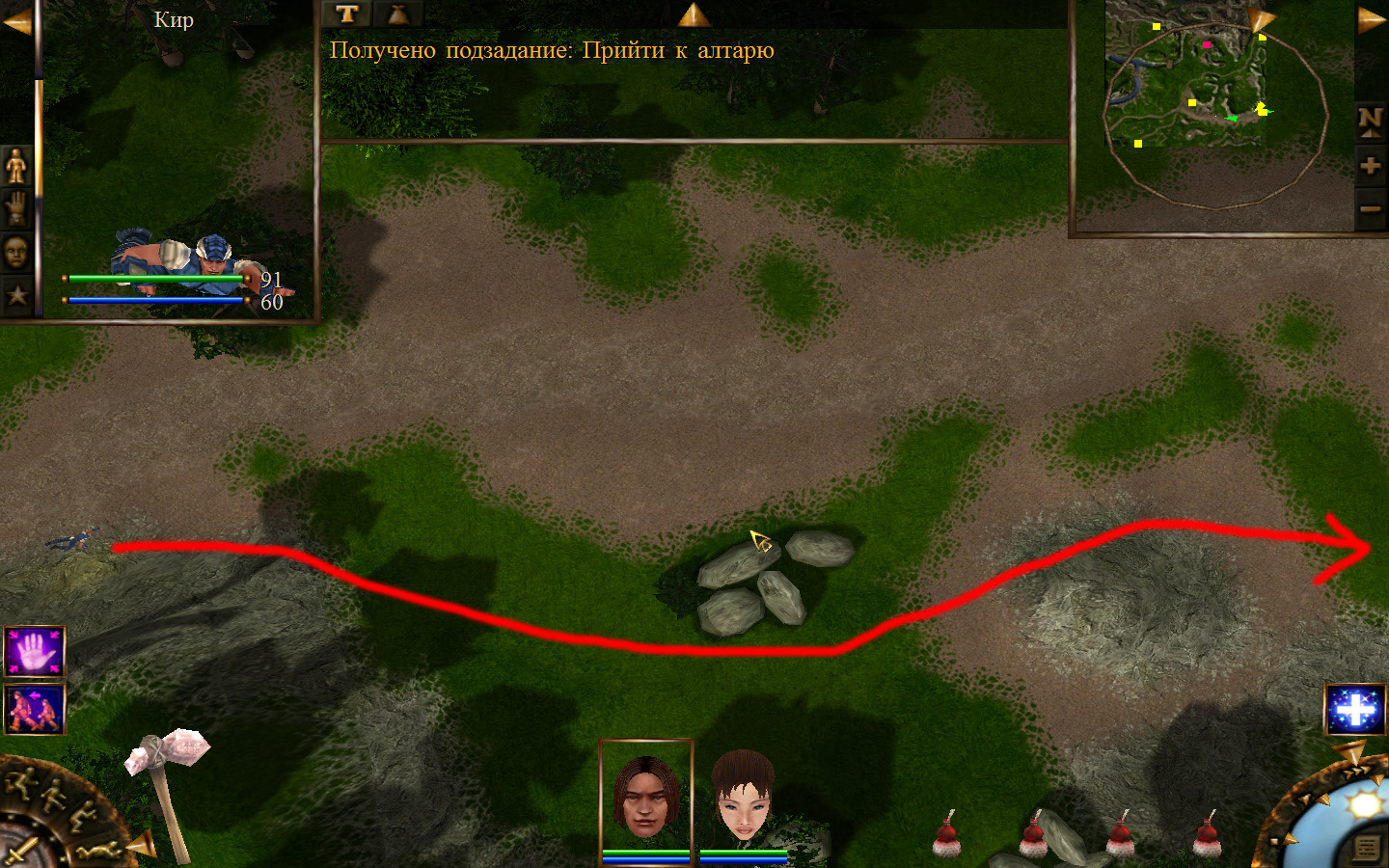Cast the blue cross healing spell

(1354, 710)
